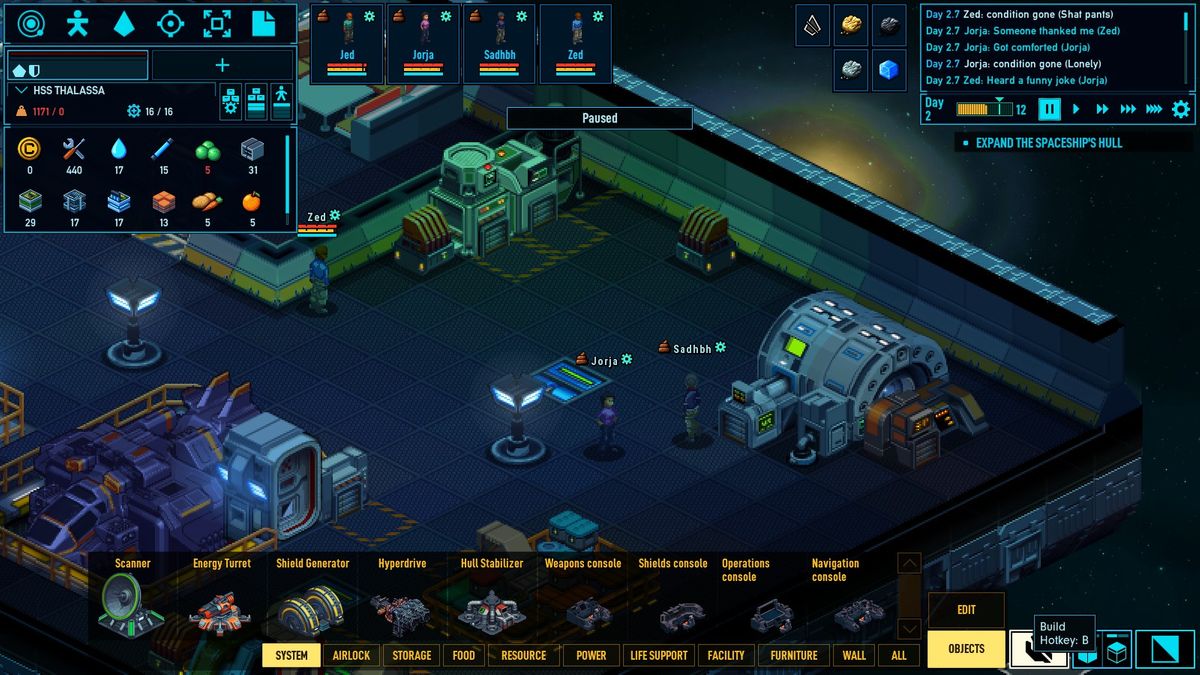Choose the FURNITURE category tab

point(794,655)
